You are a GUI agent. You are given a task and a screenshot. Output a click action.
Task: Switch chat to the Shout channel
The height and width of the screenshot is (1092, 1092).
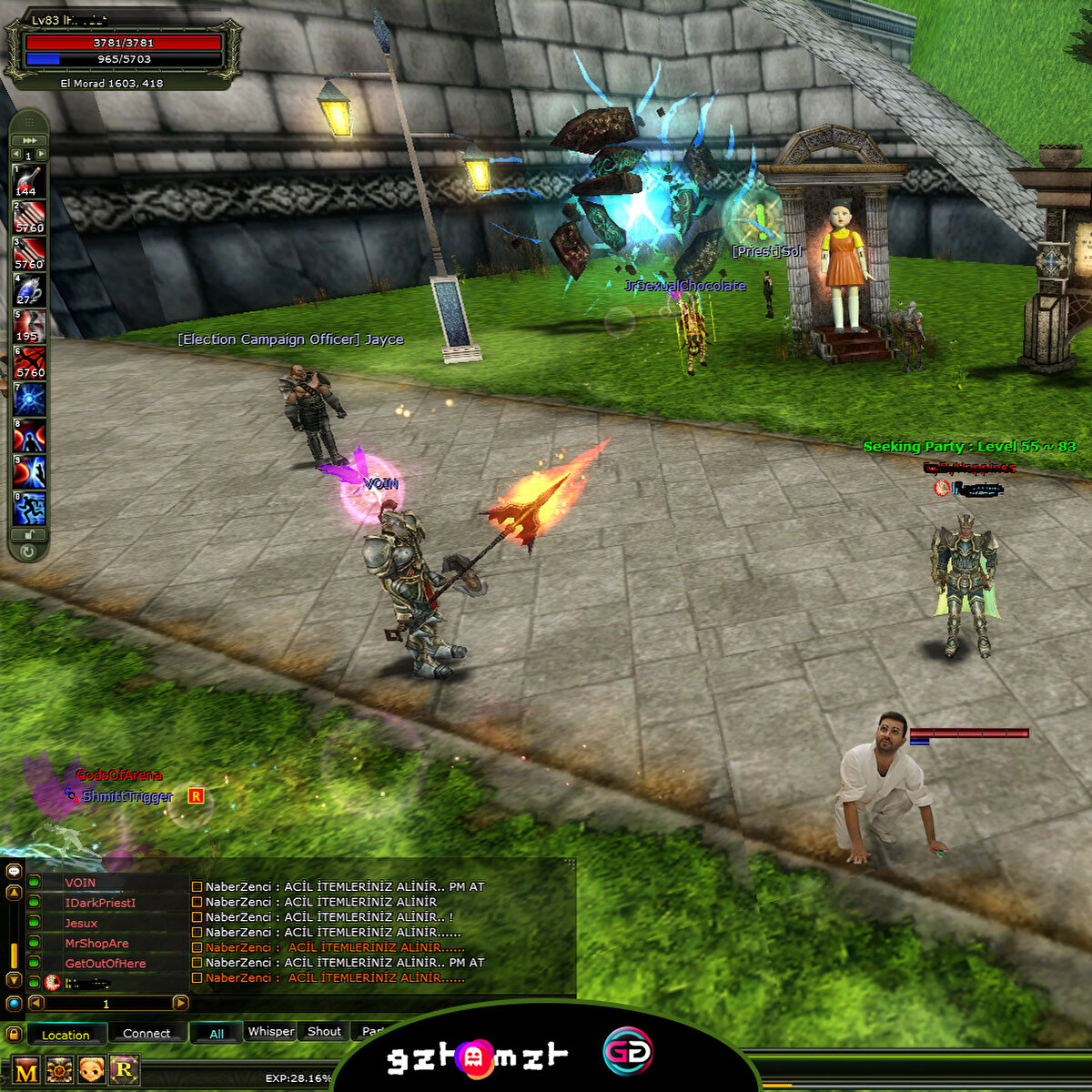click(324, 1032)
